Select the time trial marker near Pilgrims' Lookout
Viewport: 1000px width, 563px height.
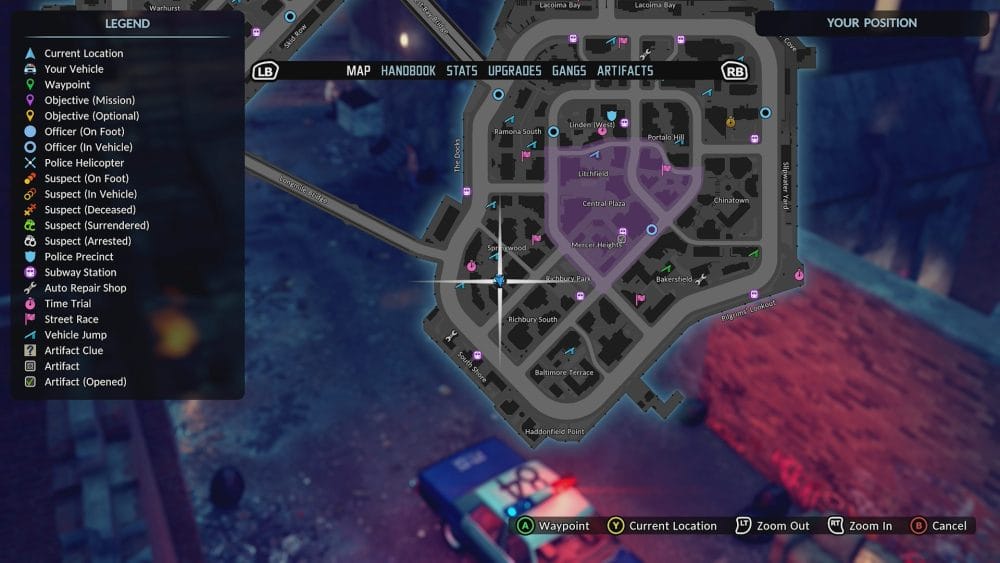point(798,274)
